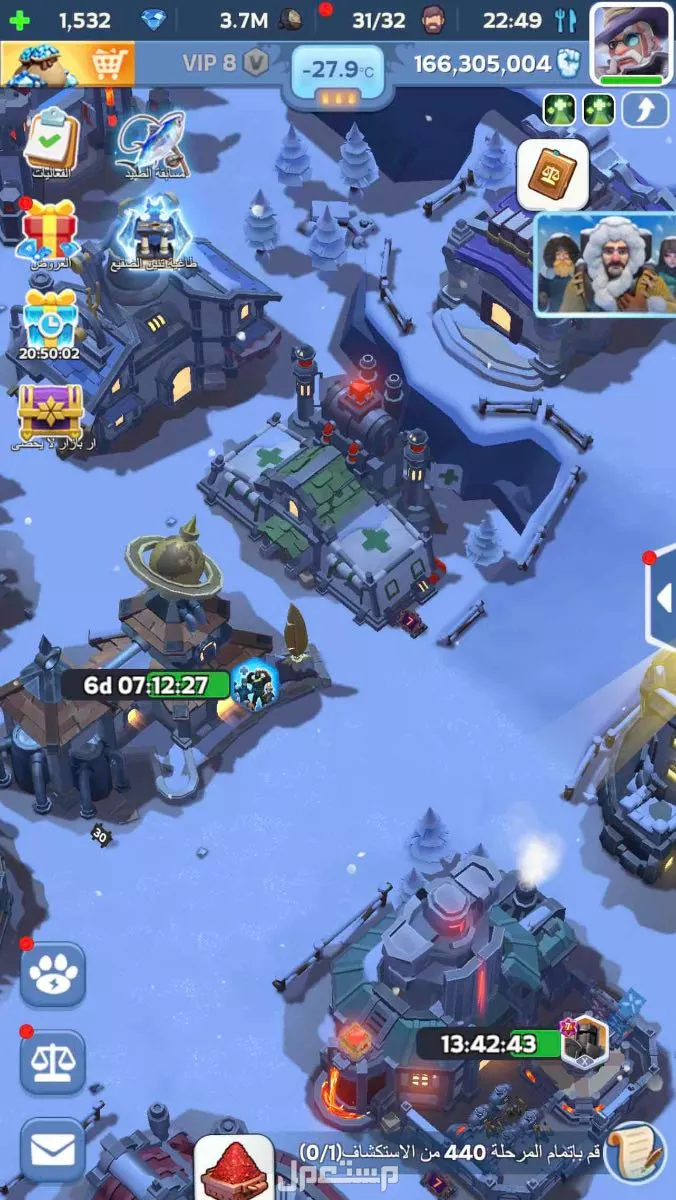
Task: Tap the white arrow boost button
Action: click(645, 109)
